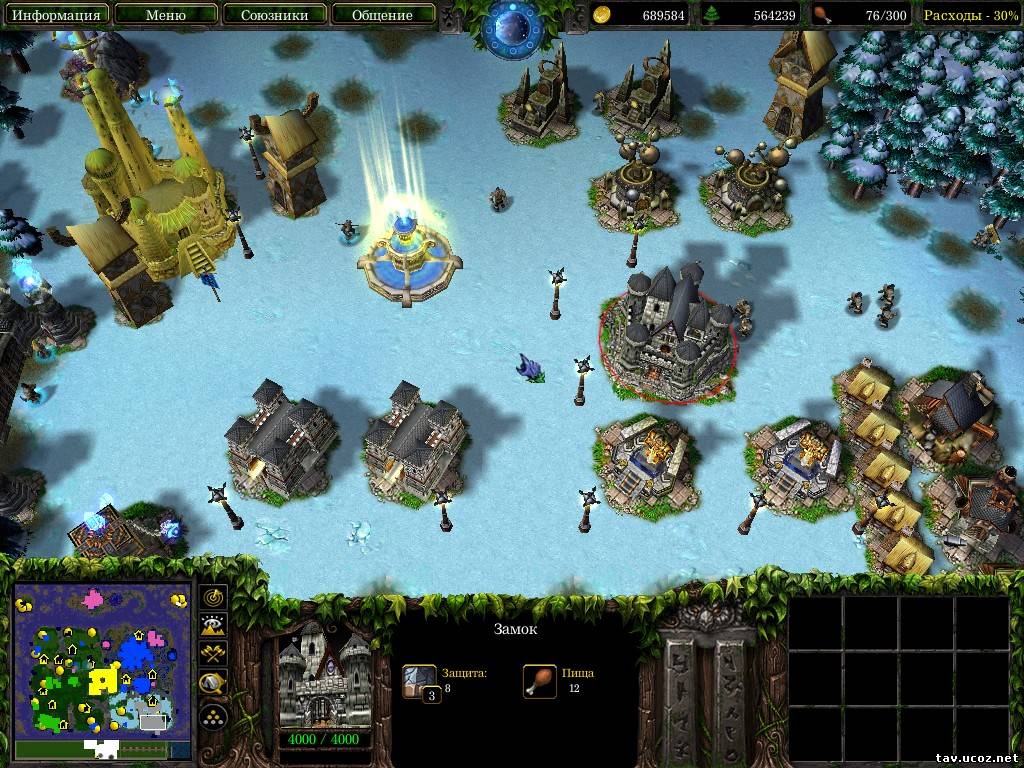This screenshot has width=1024, height=768.
Task: Toggle minimap terrain display (eye icon)
Action: [214, 626]
